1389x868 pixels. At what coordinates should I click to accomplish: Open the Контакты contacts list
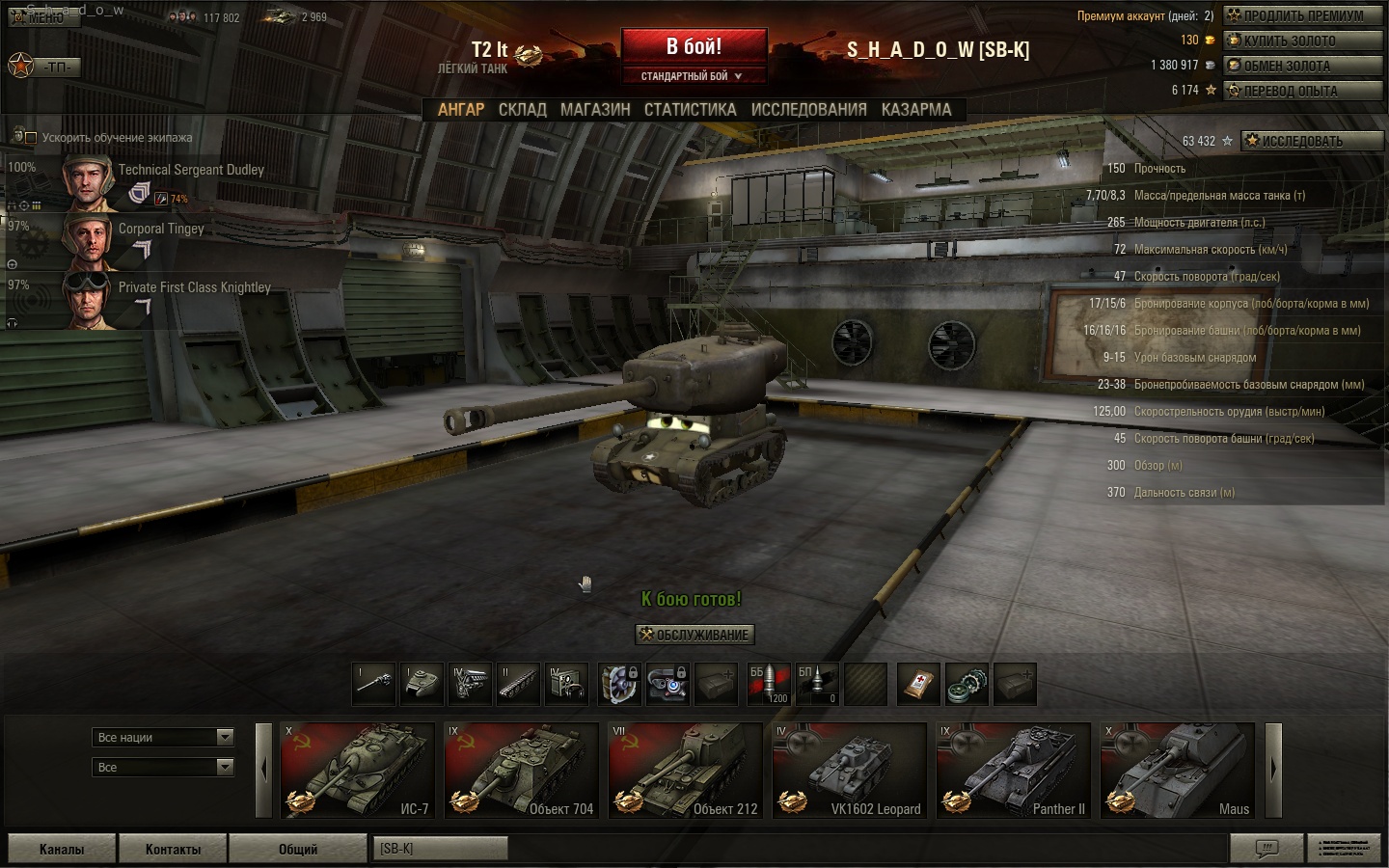tap(173, 849)
